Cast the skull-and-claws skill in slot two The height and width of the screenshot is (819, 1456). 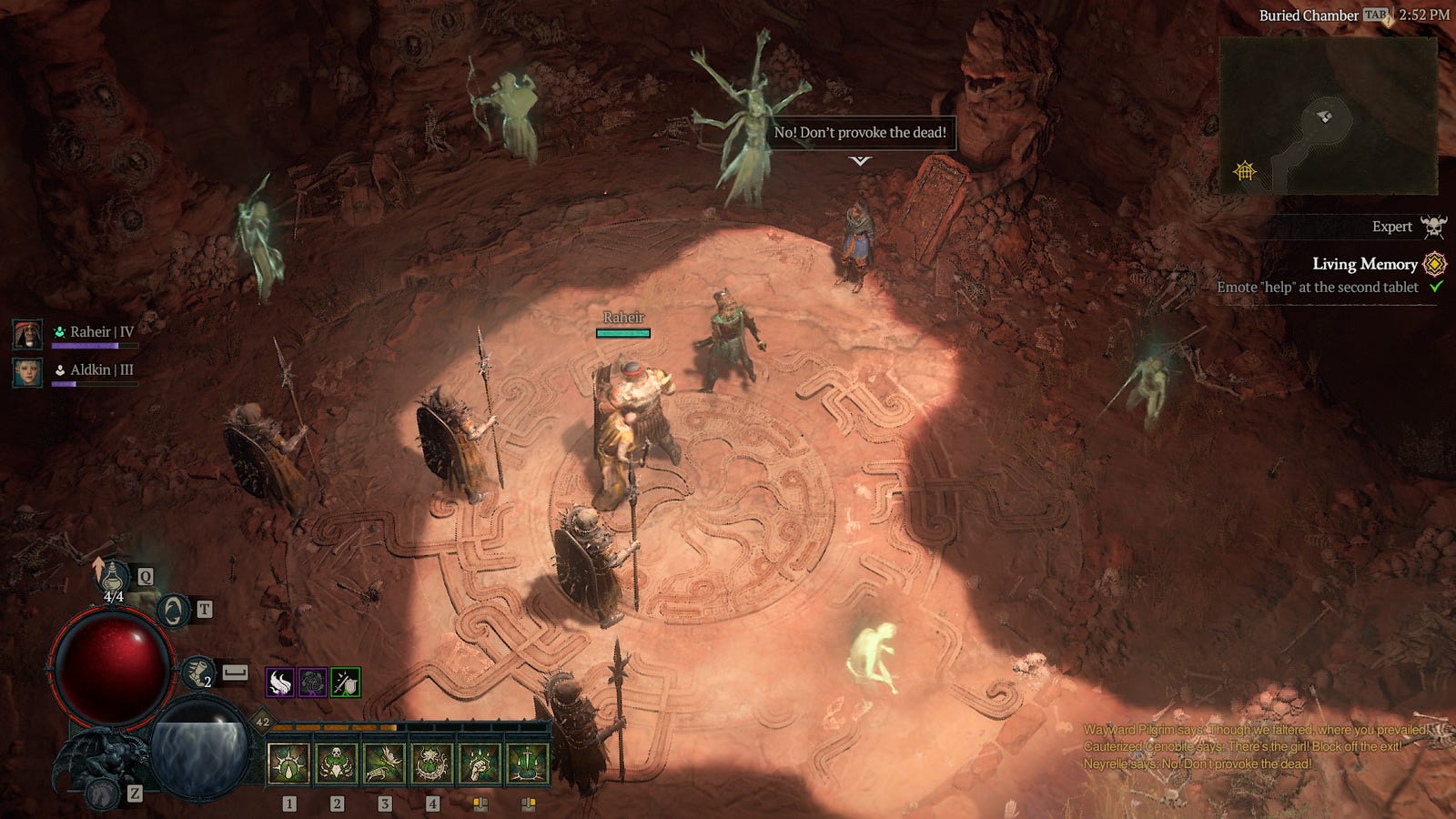[x=336, y=763]
